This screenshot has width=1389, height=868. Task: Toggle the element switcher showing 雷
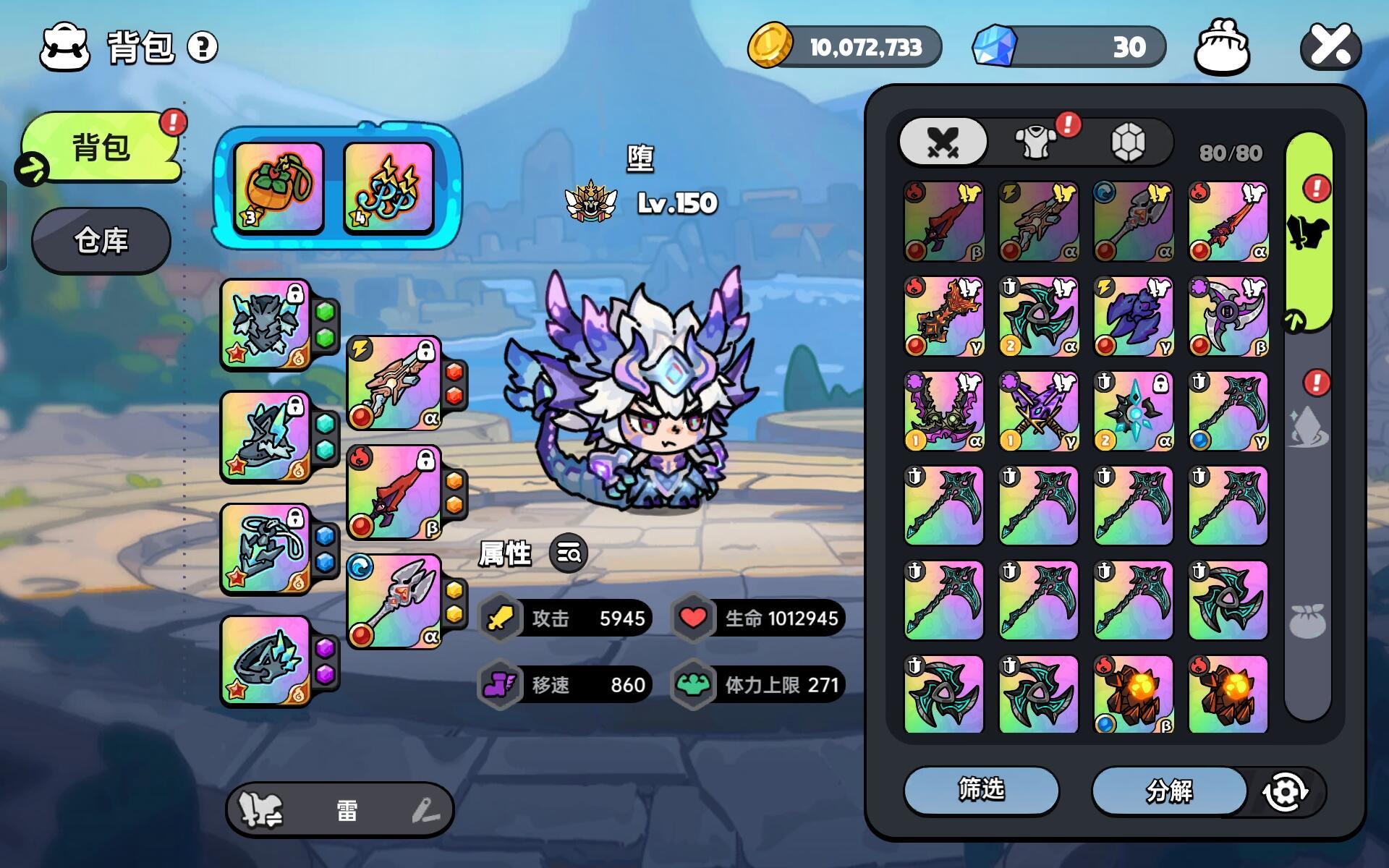click(340, 810)
